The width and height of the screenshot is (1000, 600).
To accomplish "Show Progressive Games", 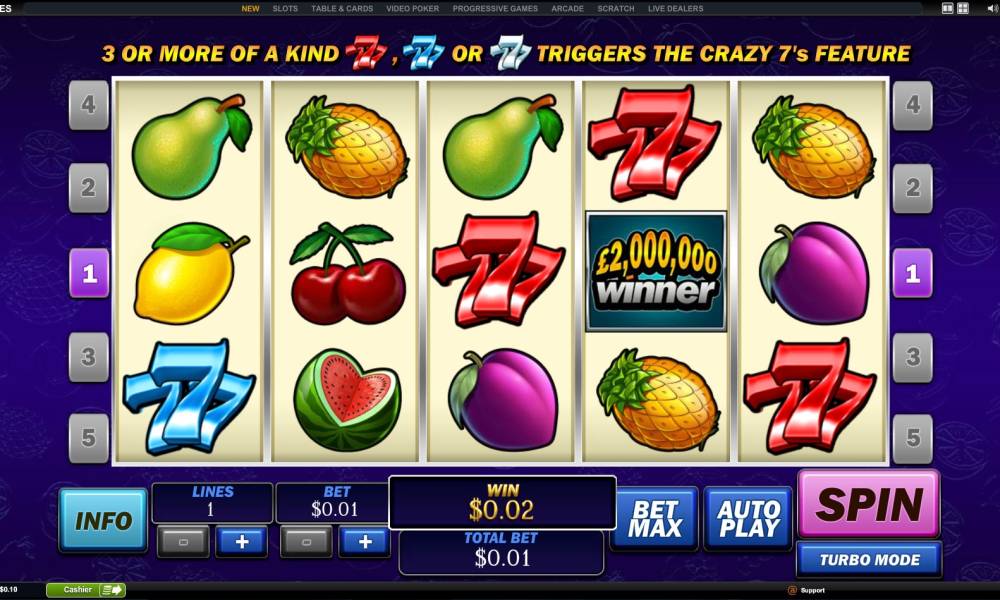I will [495, 8].
